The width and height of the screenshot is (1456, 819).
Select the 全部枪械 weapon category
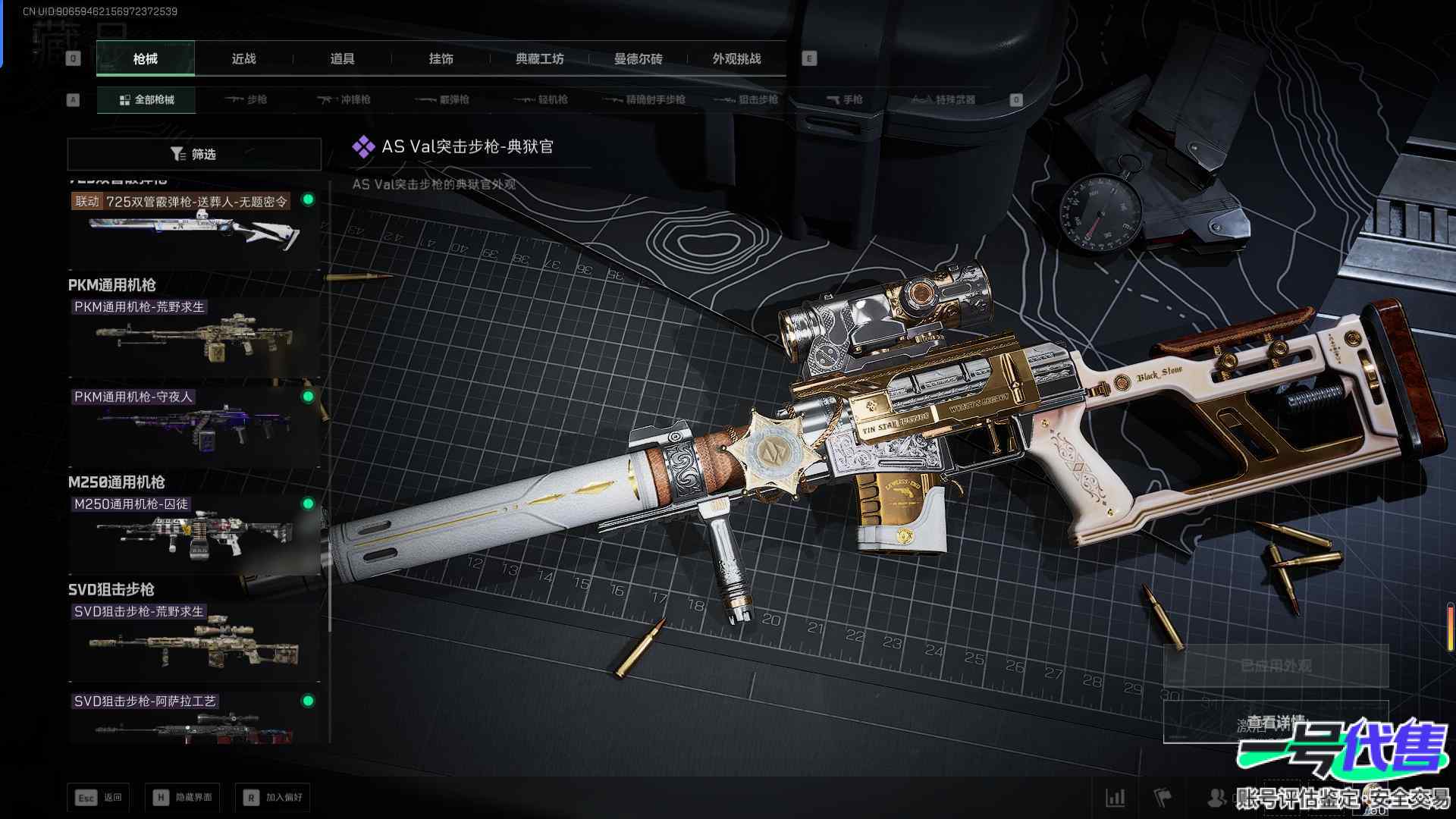[x=146, y=99]
